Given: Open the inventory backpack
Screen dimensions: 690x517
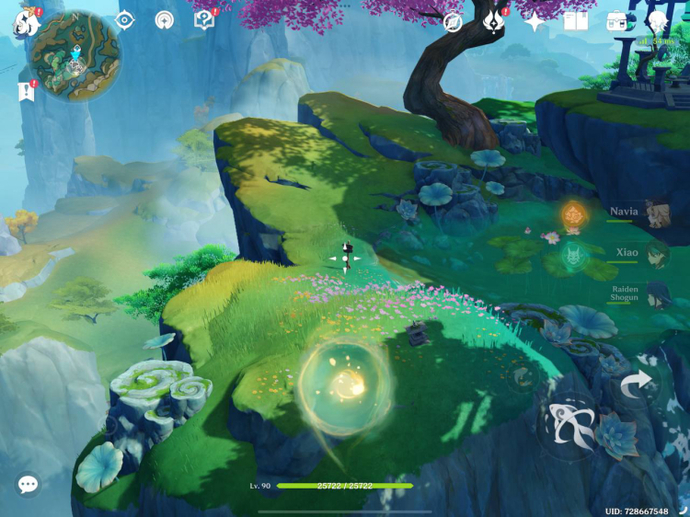Looking at the screenshot, I should click(x=617, y=21).
